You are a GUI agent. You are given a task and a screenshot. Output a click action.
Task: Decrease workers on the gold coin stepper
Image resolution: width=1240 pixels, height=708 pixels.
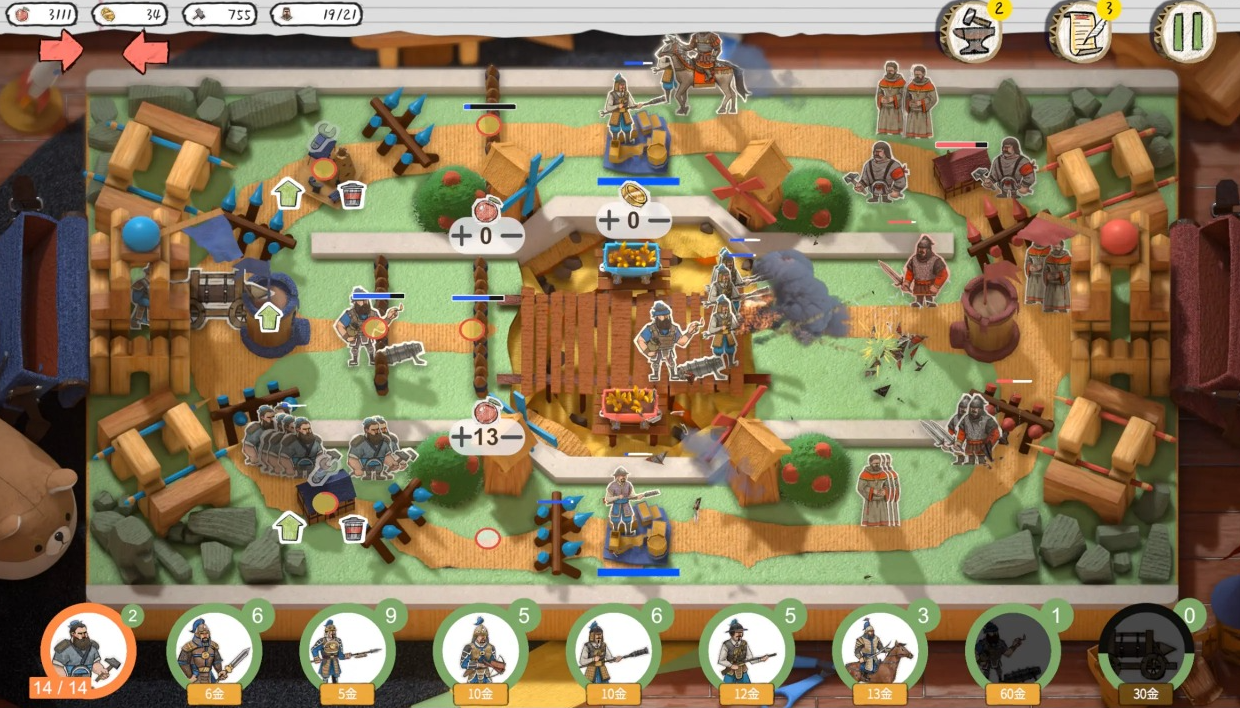[x=658, y=220]
